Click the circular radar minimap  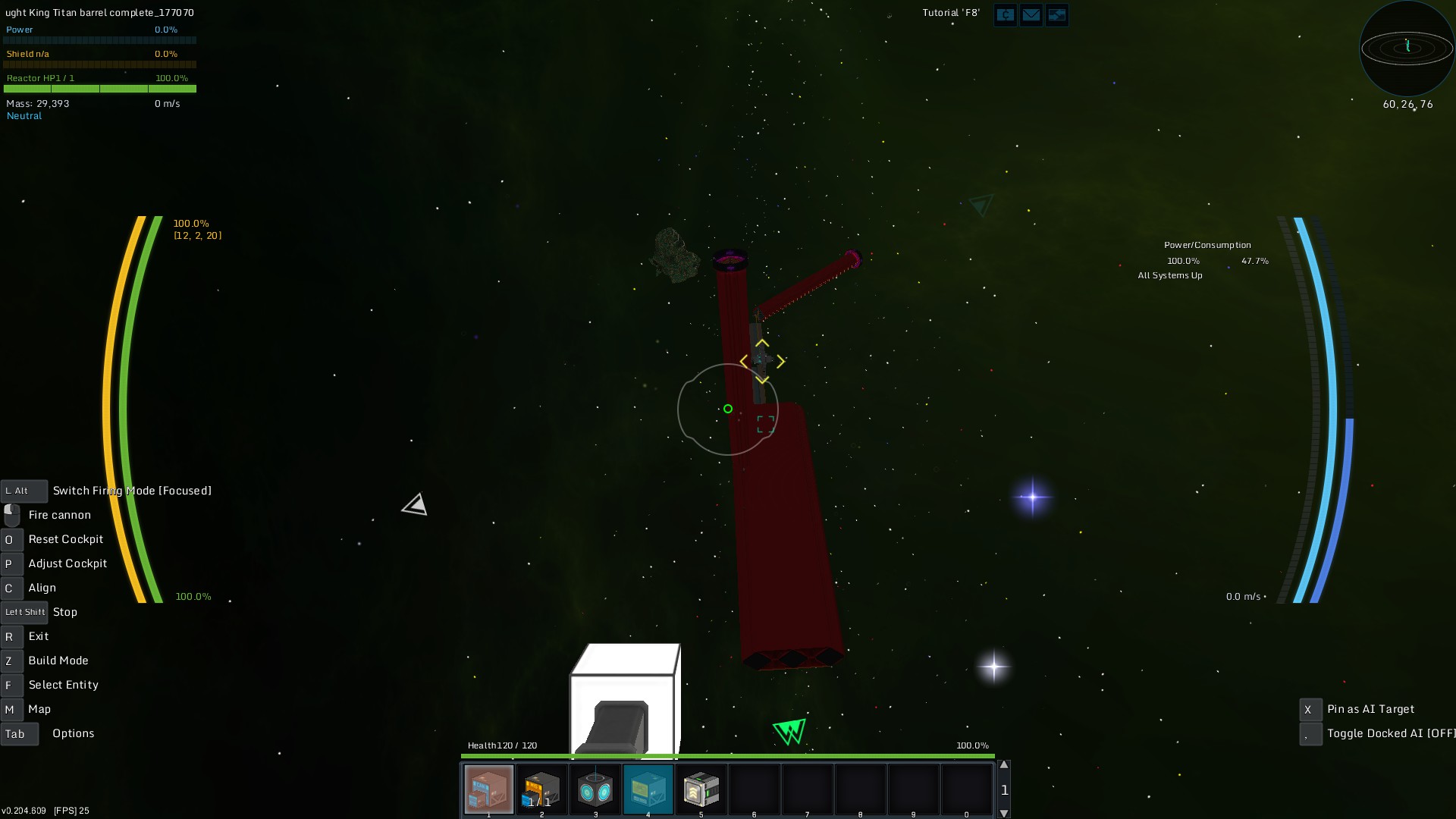tap(1407, 49)
